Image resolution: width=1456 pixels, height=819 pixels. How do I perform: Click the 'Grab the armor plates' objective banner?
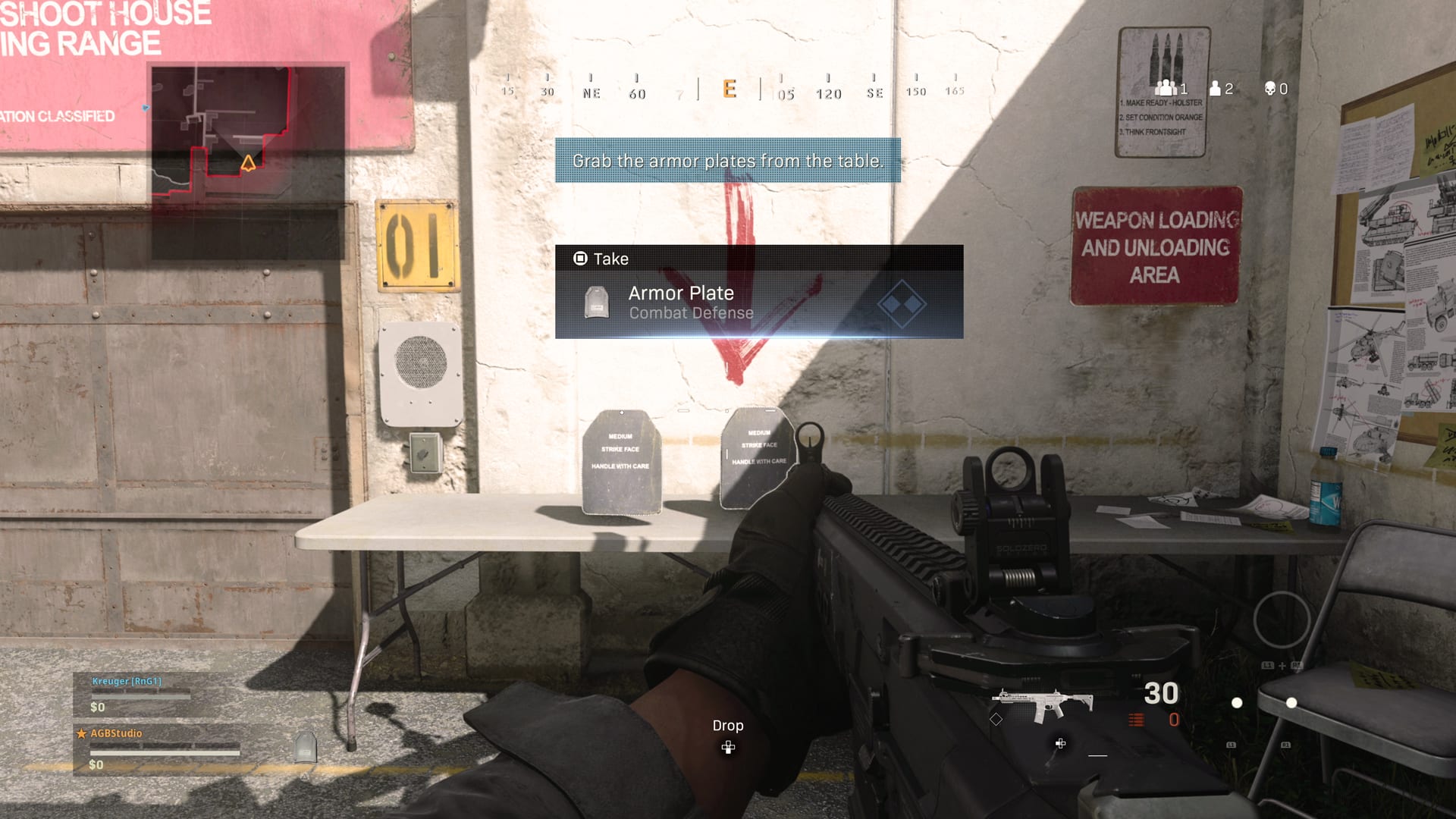[728, 161]
